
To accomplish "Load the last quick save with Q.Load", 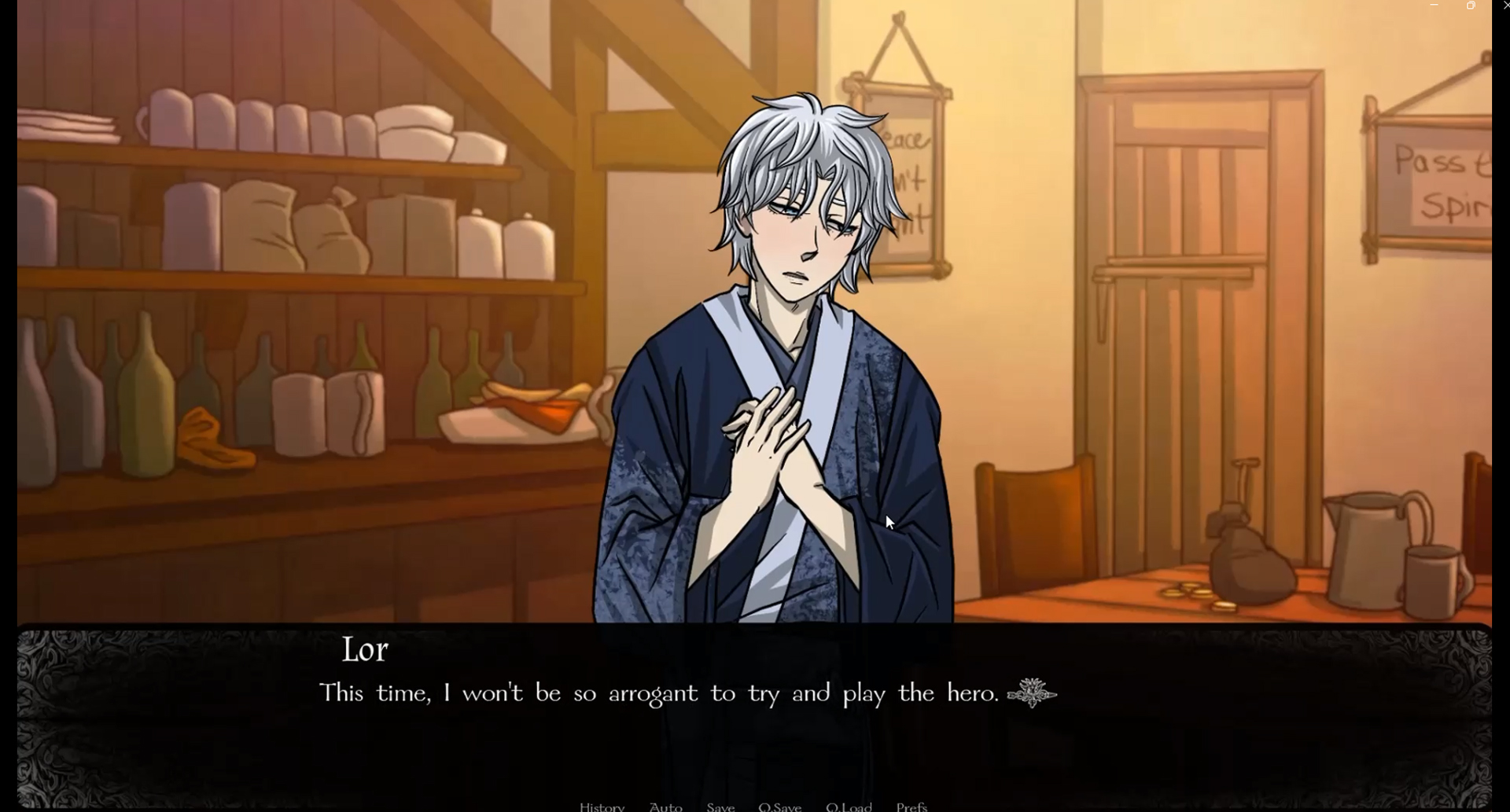I will tap(849, 806).
